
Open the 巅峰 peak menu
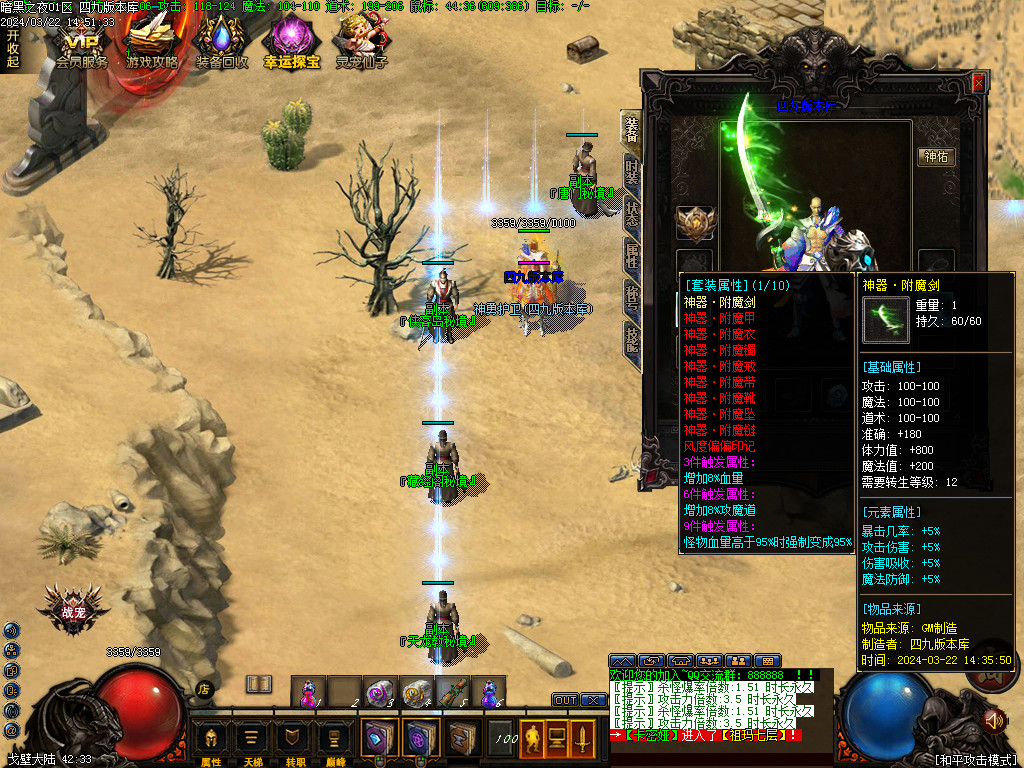[334, 741]
